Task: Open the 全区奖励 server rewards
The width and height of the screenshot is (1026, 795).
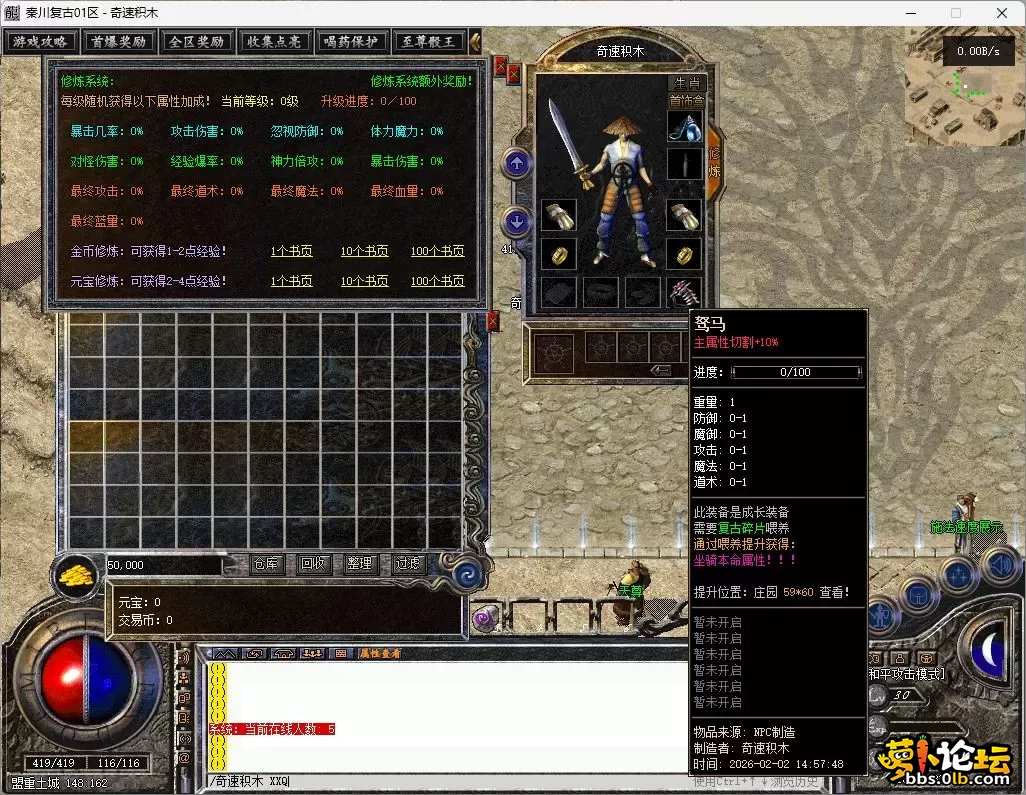Action: (196, 42)
